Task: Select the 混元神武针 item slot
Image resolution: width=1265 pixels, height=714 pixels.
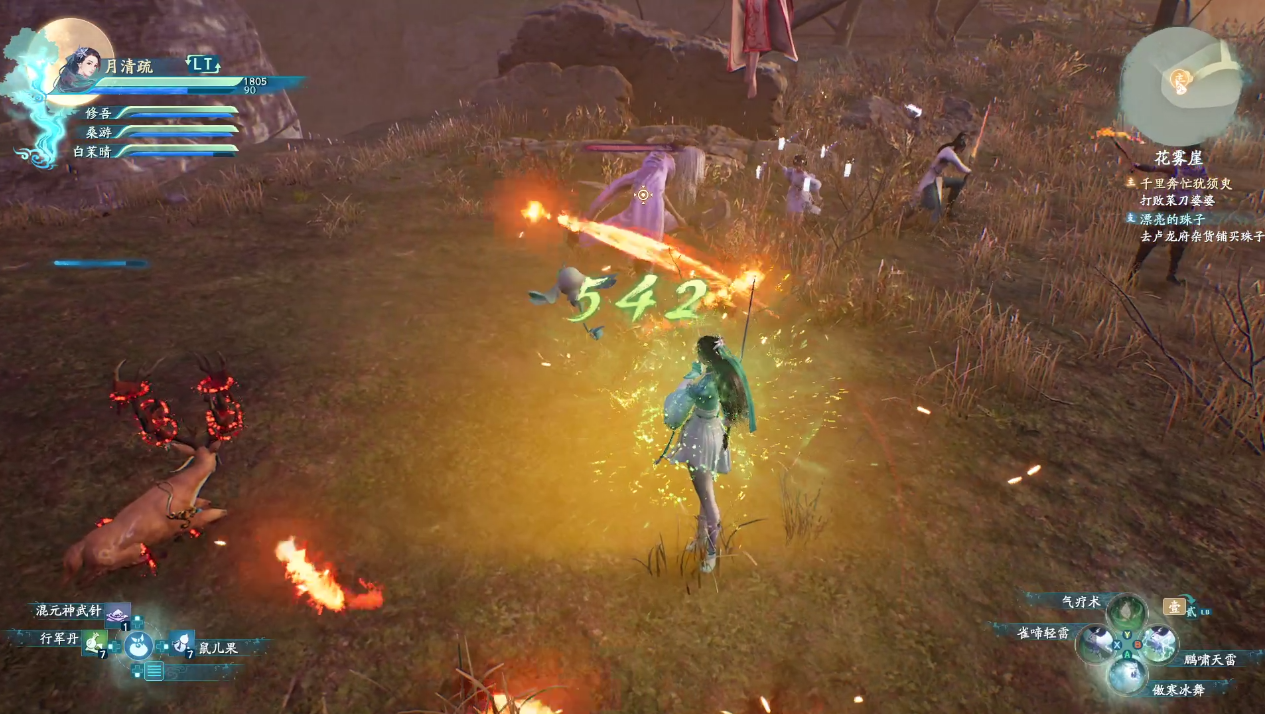Action: click(118, 613)
